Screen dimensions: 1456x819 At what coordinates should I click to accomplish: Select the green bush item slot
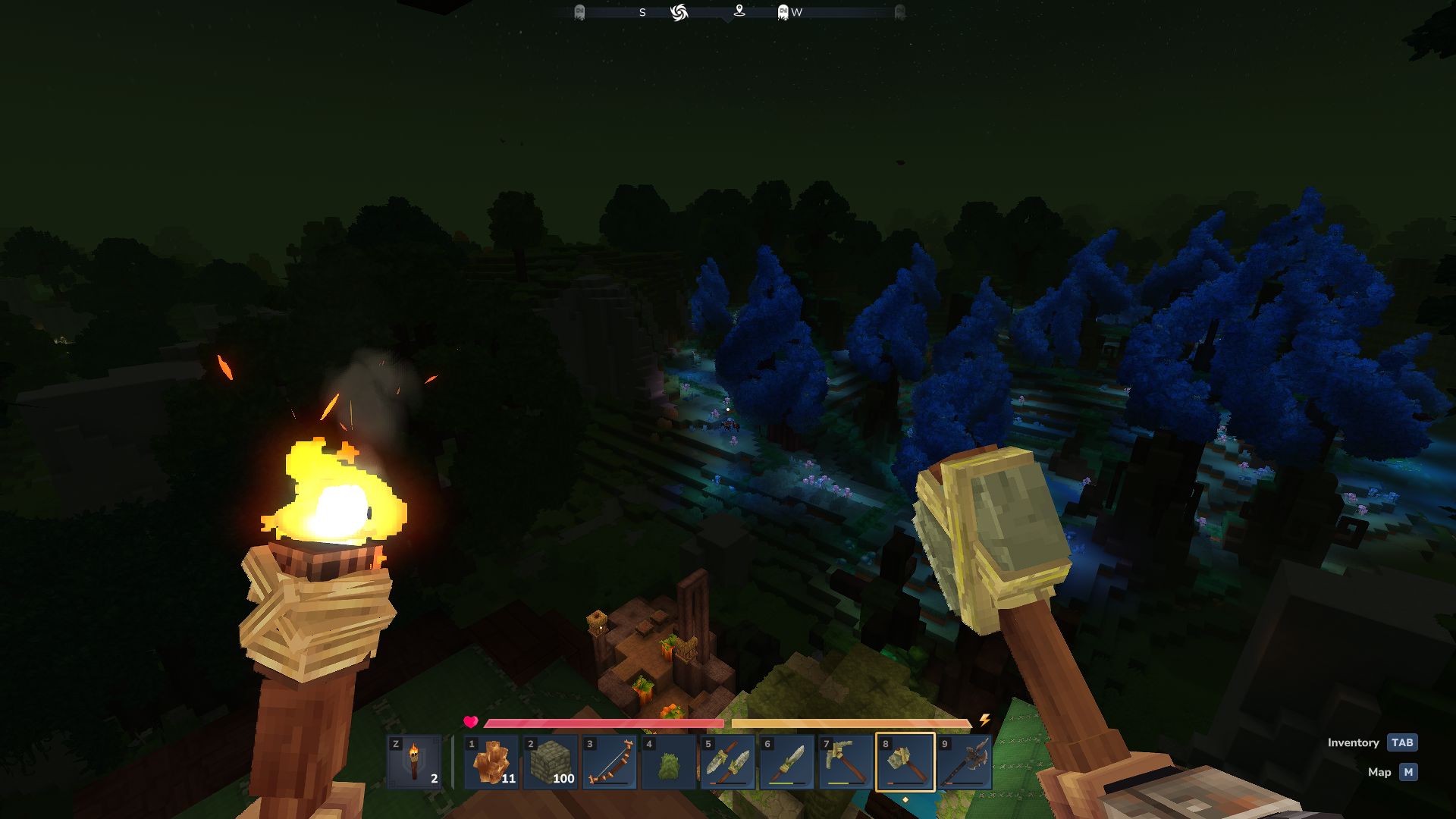(668, 761)
